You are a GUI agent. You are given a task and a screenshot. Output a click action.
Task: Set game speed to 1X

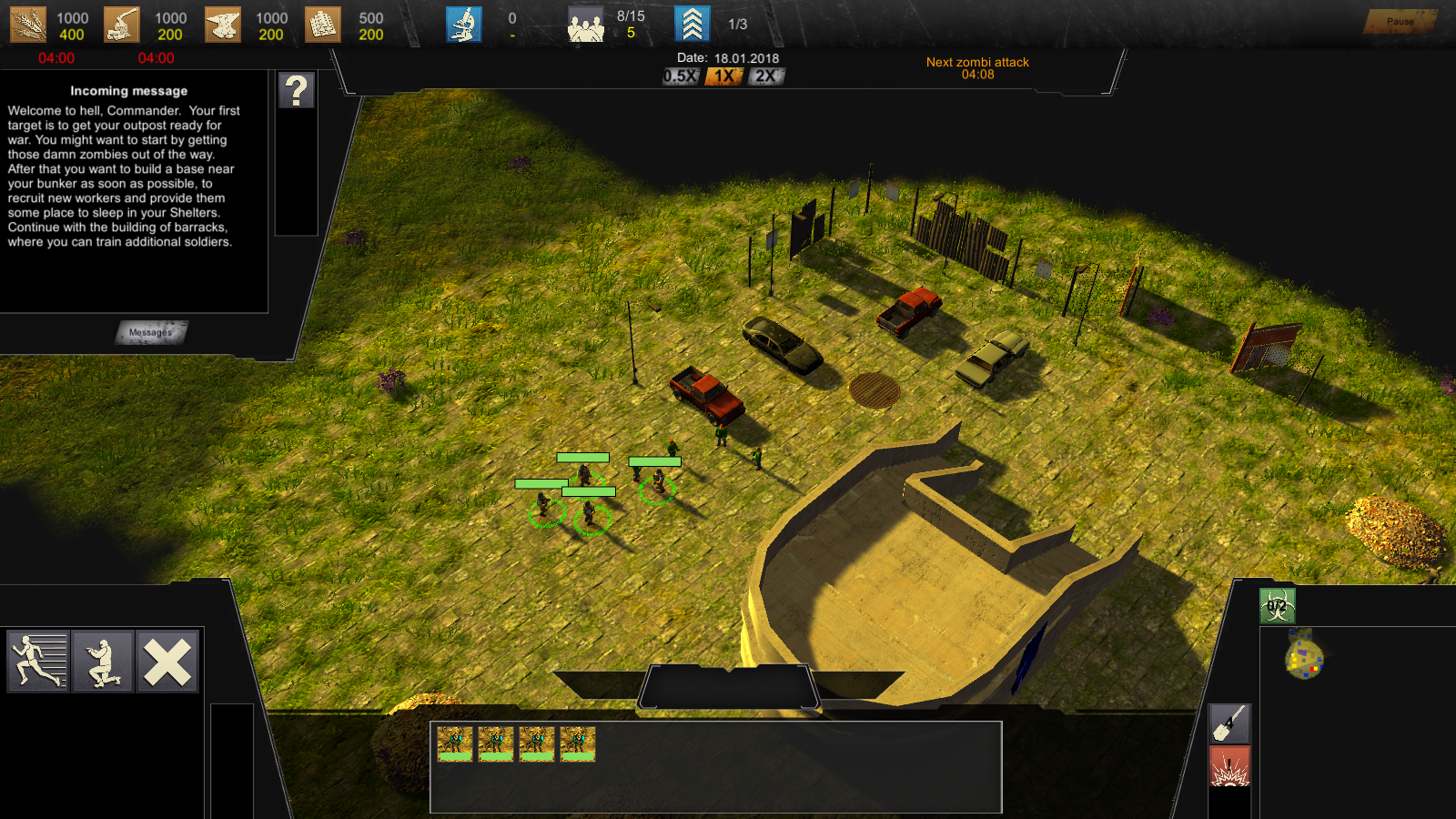[x=724, y=76]
